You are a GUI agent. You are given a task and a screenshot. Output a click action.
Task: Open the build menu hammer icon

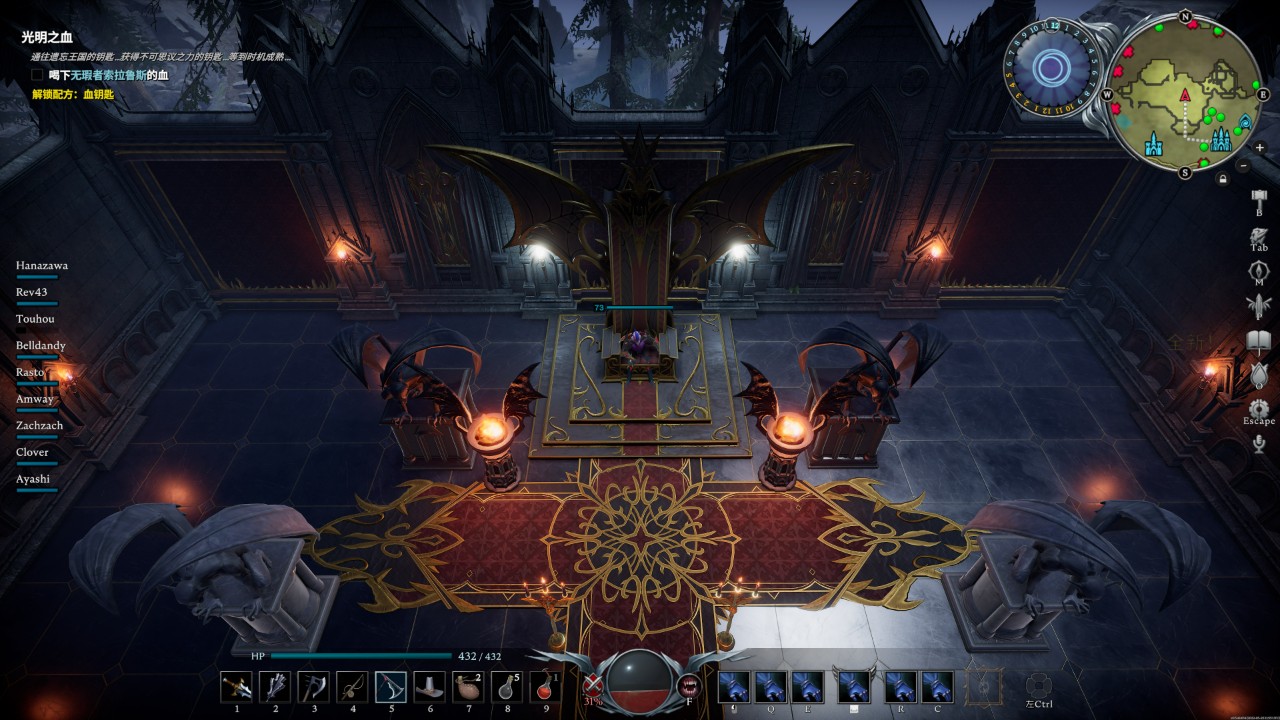[x=1259, y=198]
